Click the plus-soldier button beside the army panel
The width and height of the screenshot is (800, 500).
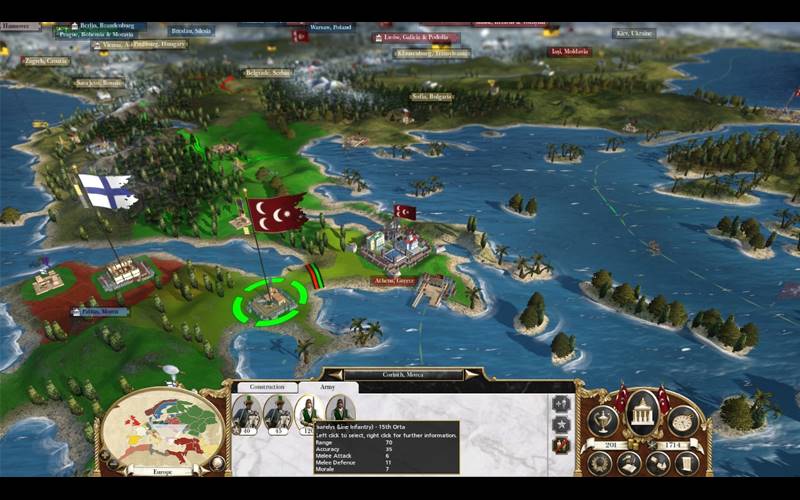(x=561, y=402)
